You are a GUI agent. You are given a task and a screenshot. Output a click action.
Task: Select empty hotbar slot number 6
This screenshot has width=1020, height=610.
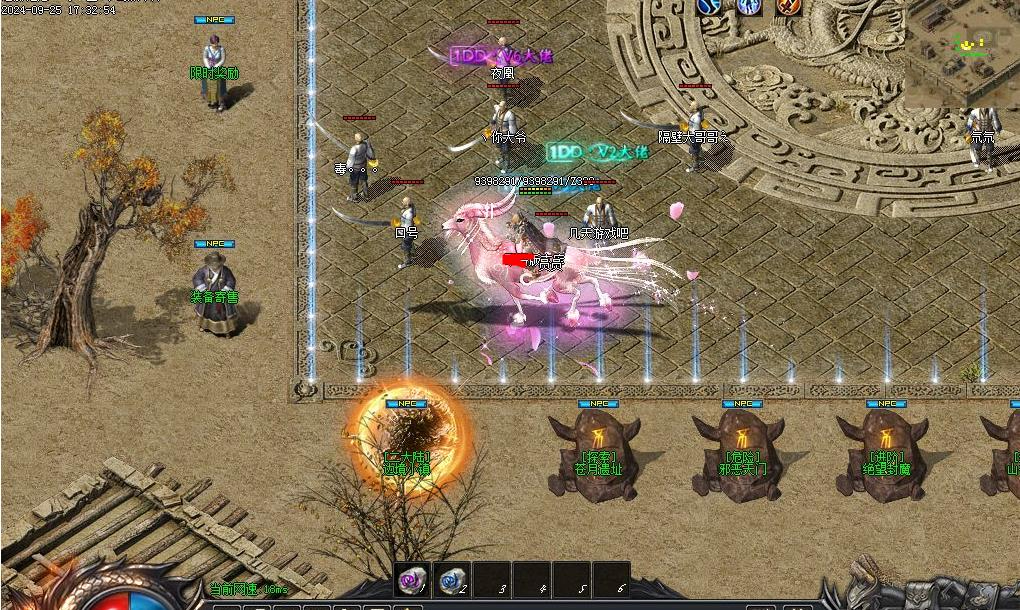click(611, 580)
